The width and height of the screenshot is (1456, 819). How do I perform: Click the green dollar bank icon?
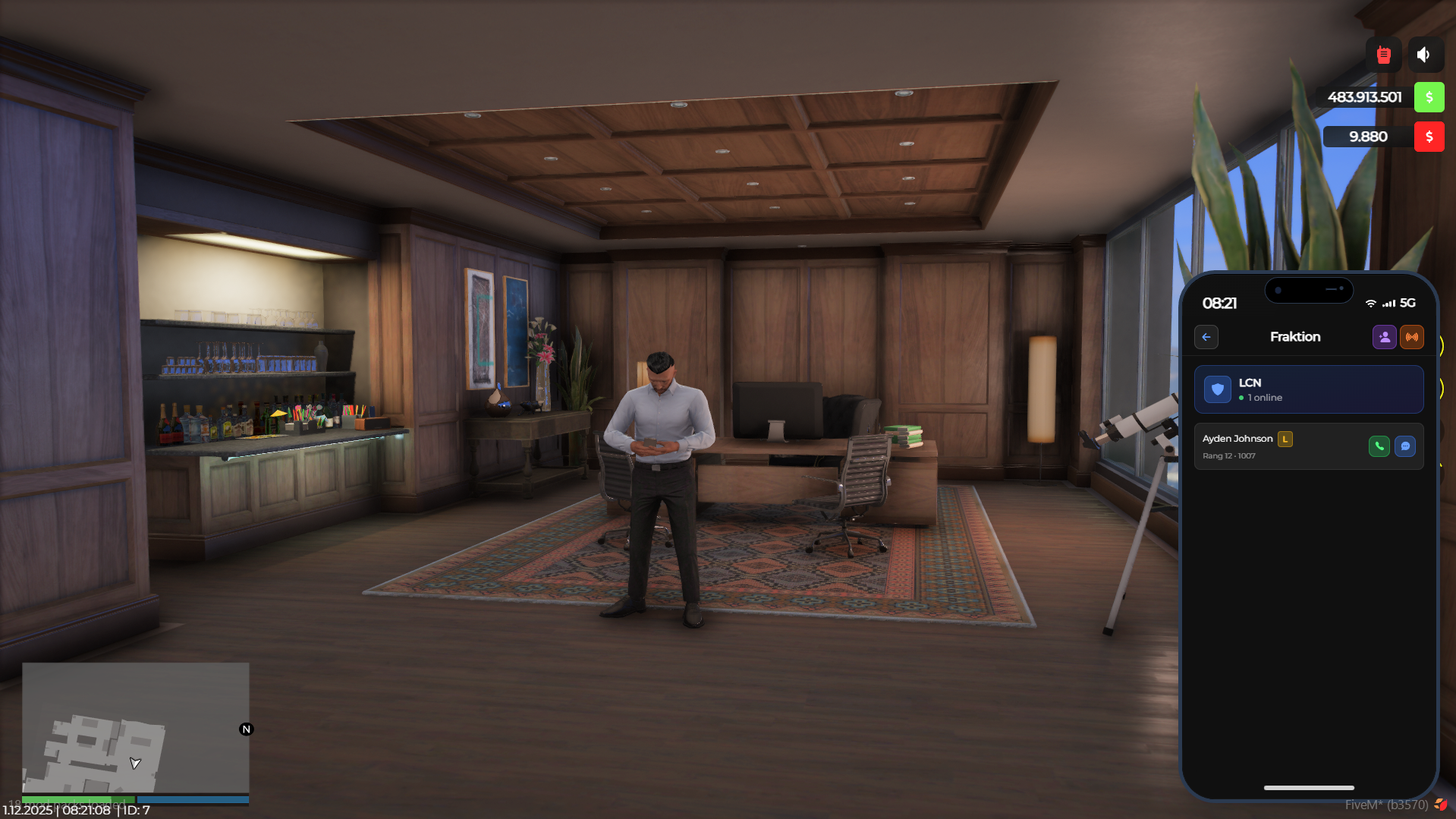pyautogui.click(x=1429, y=97)
